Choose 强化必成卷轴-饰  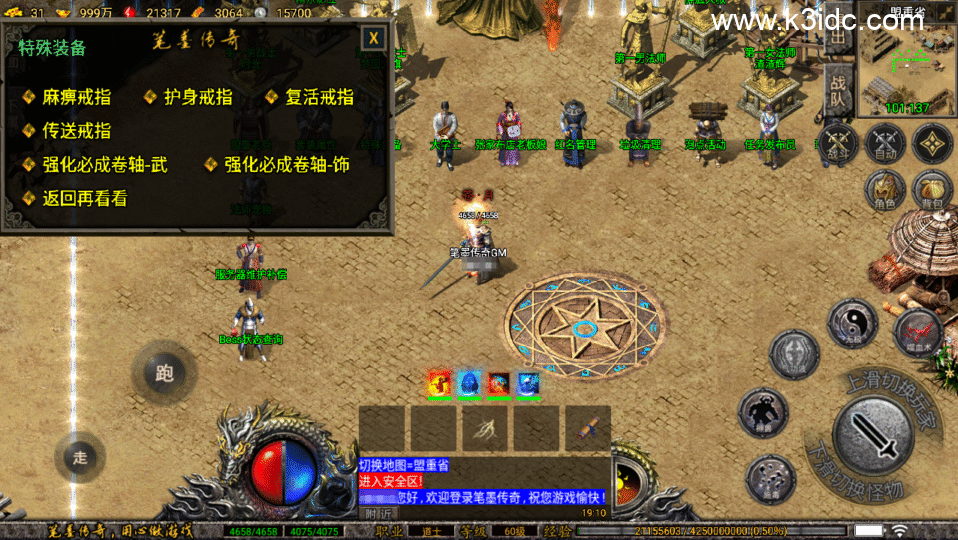tap(286, 164)
